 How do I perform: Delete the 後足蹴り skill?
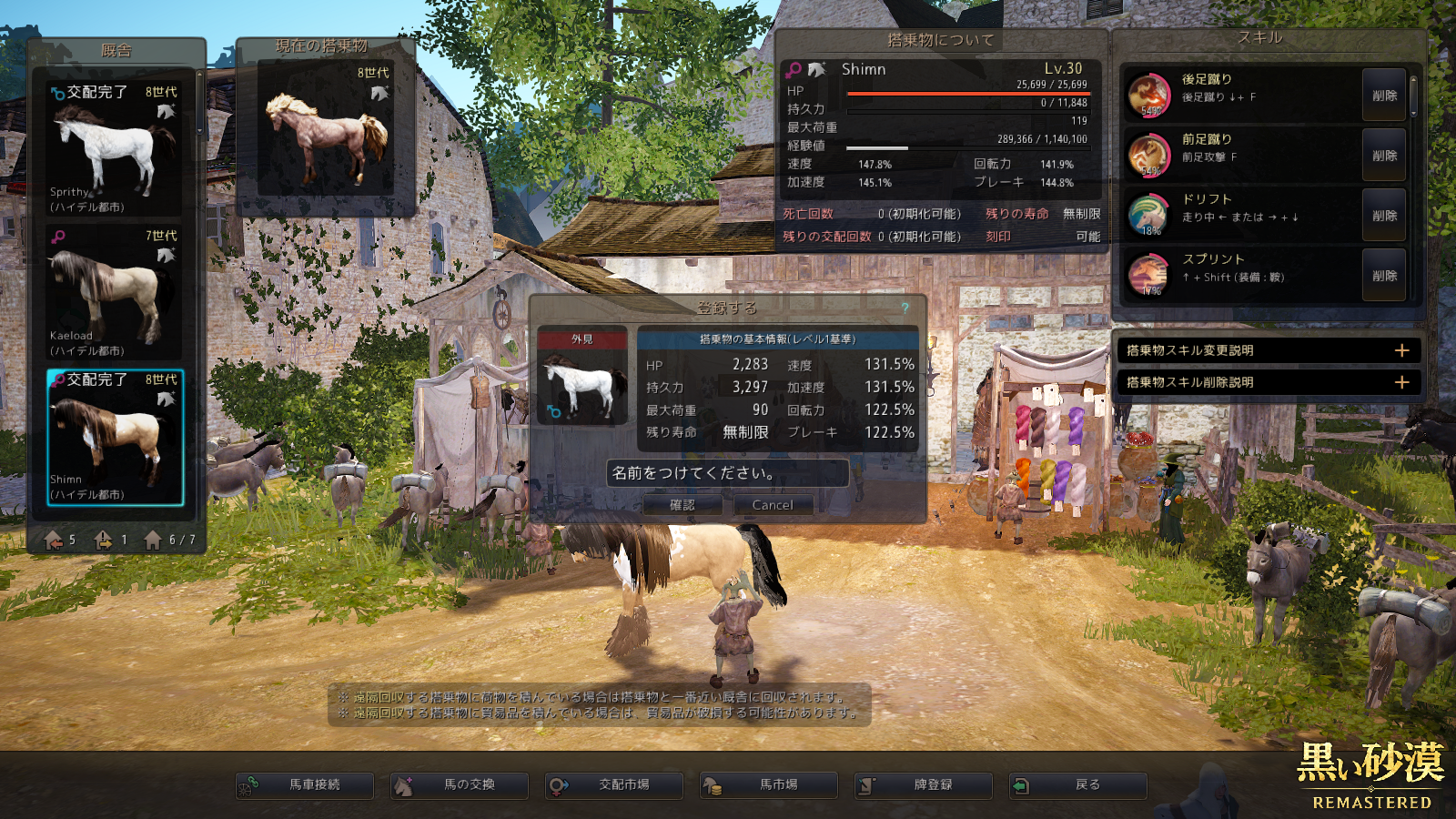[x=1384, y=96]
